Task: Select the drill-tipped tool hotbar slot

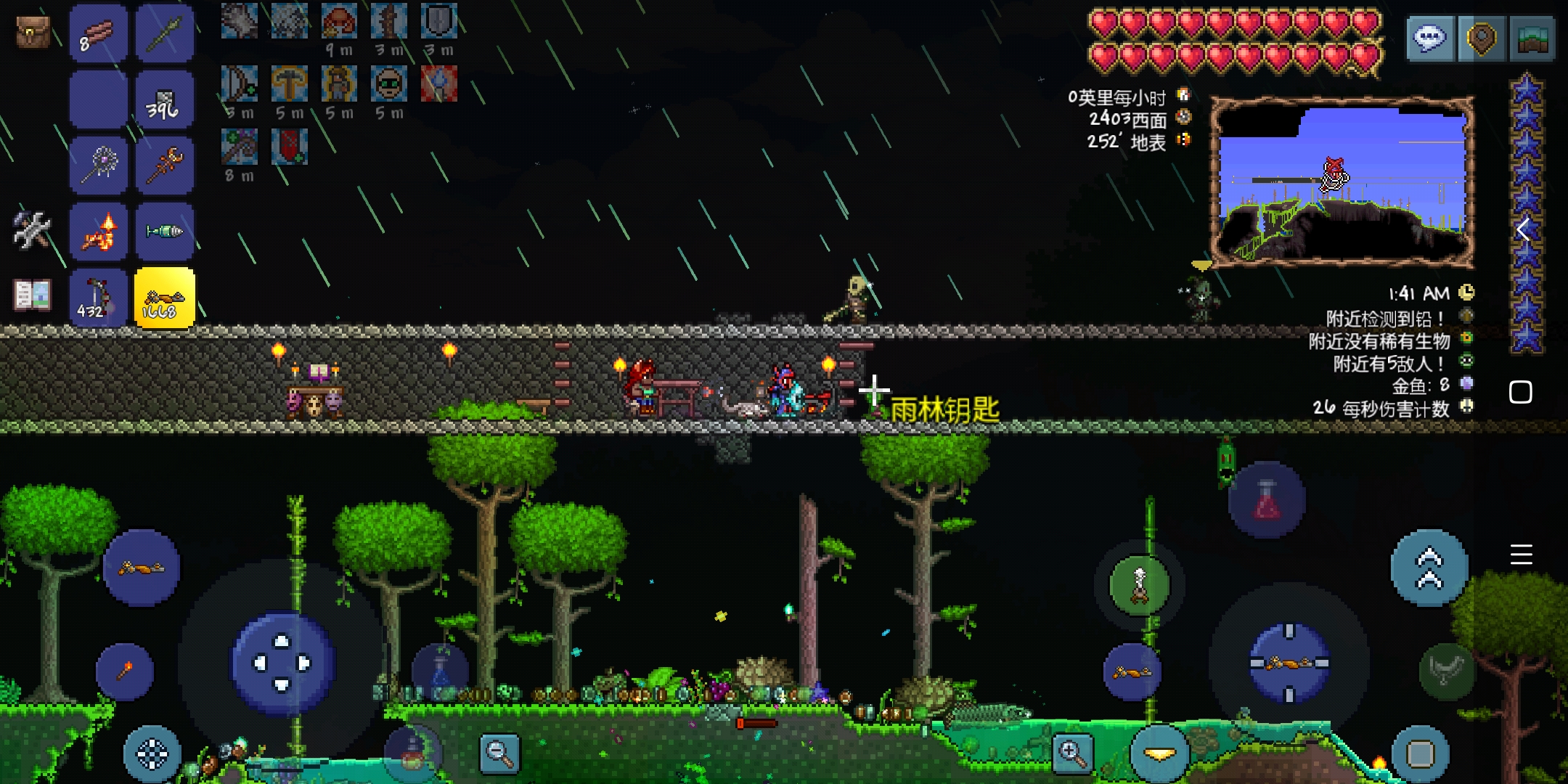Action: 165,232
